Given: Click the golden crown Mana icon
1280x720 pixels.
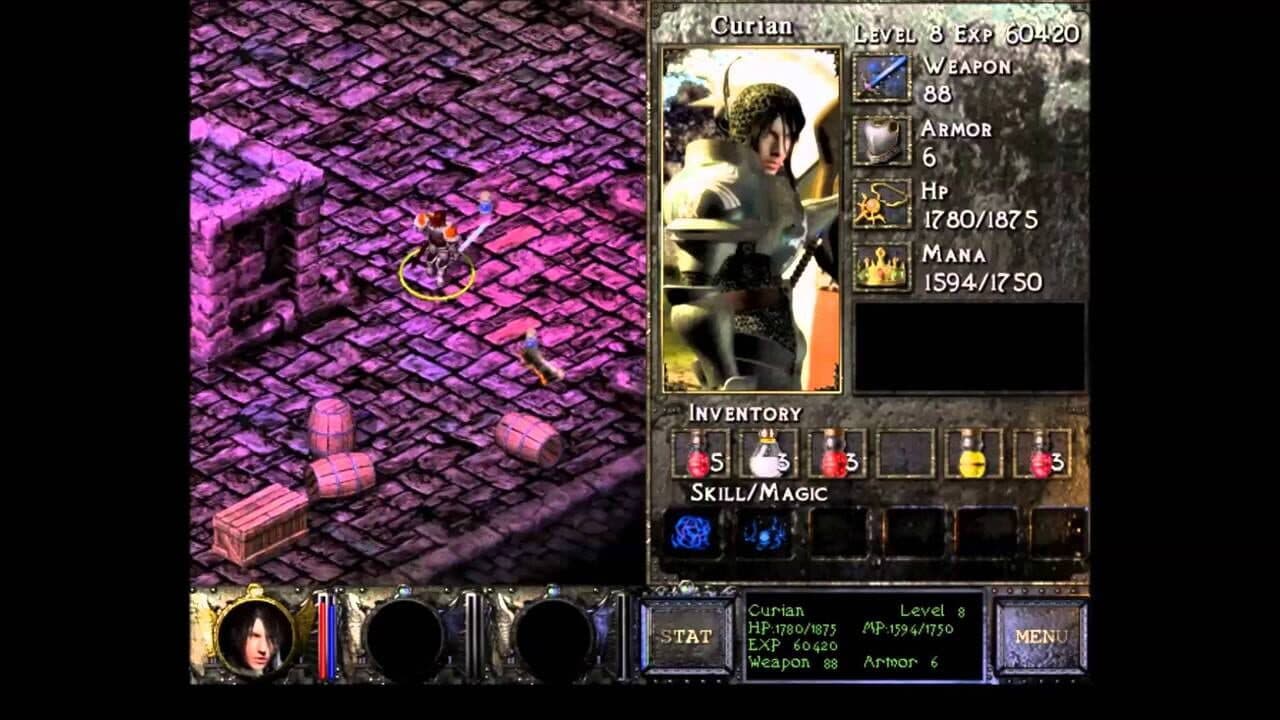Looking at the screenshot, I should (882, 266).
